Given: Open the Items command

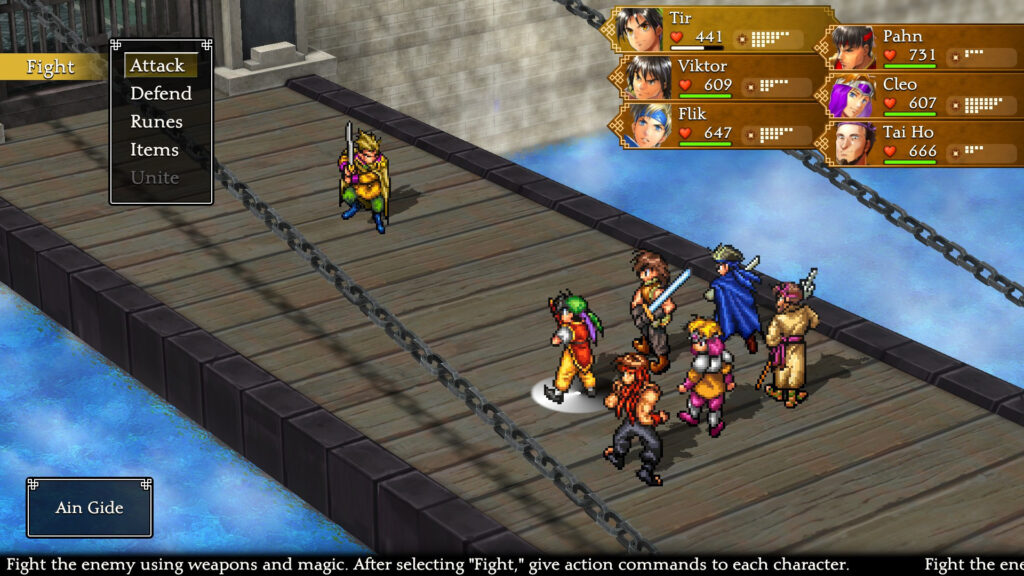Looking at the screenshot, I should pyautogui.click(x=154, y=149).
